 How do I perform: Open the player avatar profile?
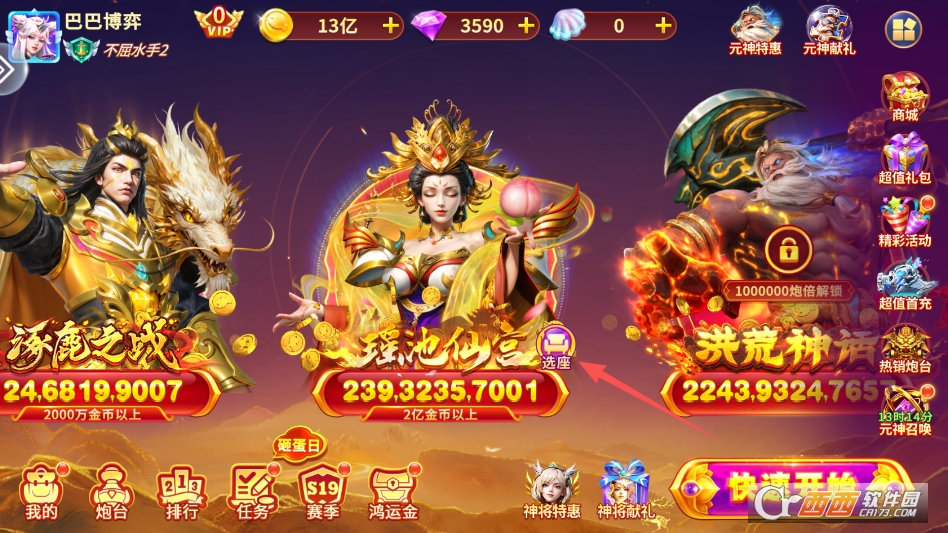pyautogui.click(x=33, y=36)
